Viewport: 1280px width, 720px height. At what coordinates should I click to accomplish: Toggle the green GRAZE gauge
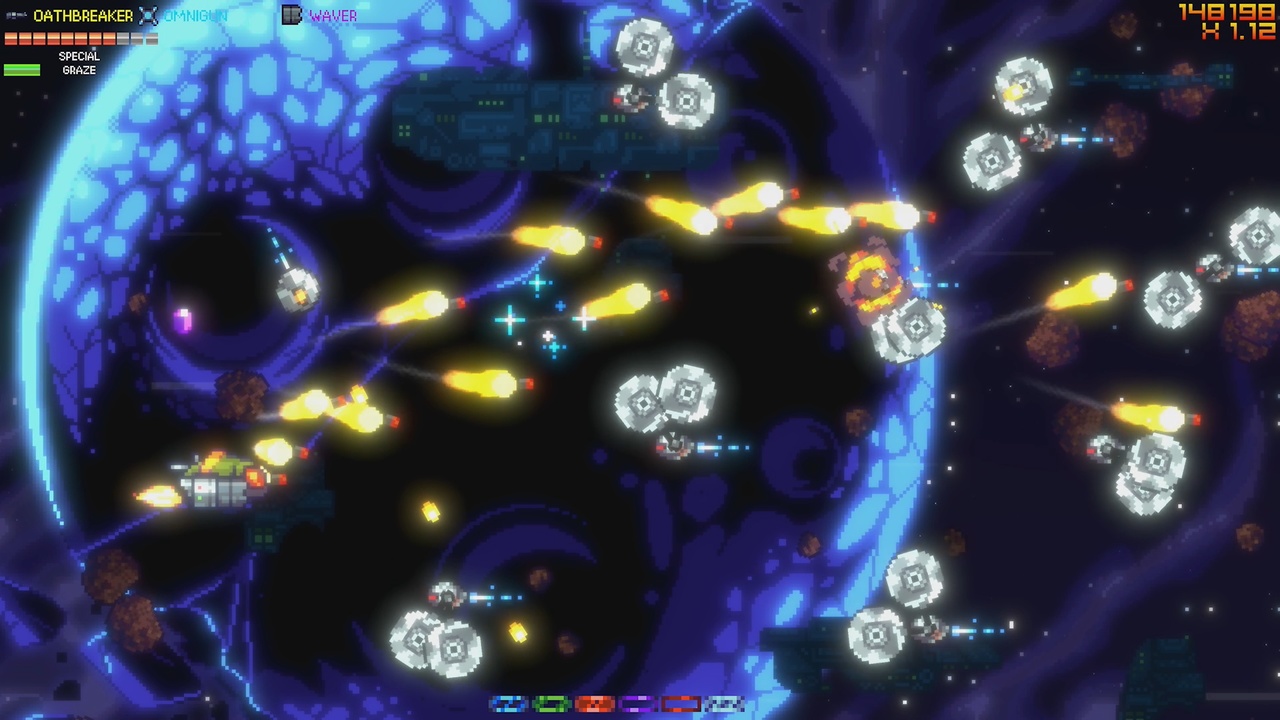click(20, 68)
